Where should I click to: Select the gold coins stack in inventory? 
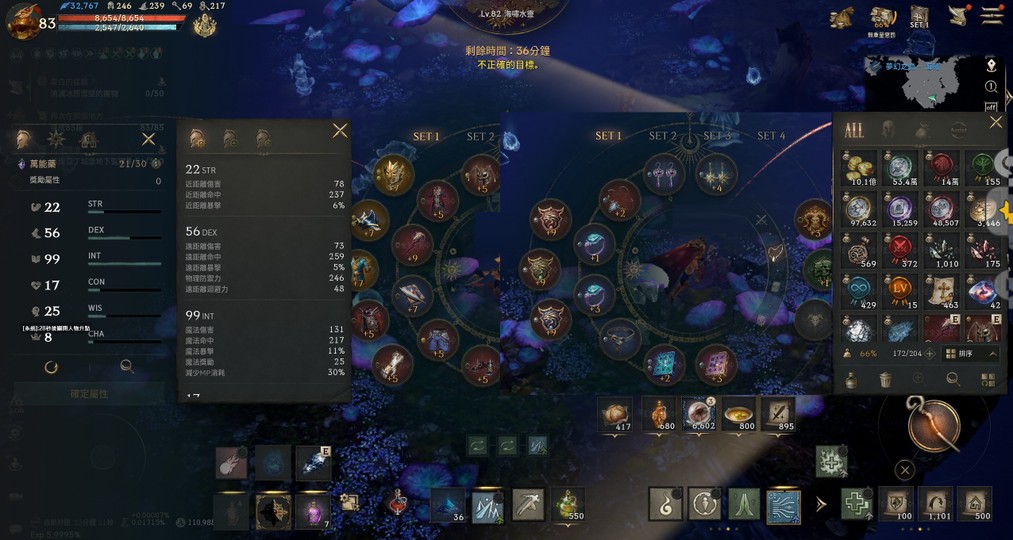[x=859, y=167]
